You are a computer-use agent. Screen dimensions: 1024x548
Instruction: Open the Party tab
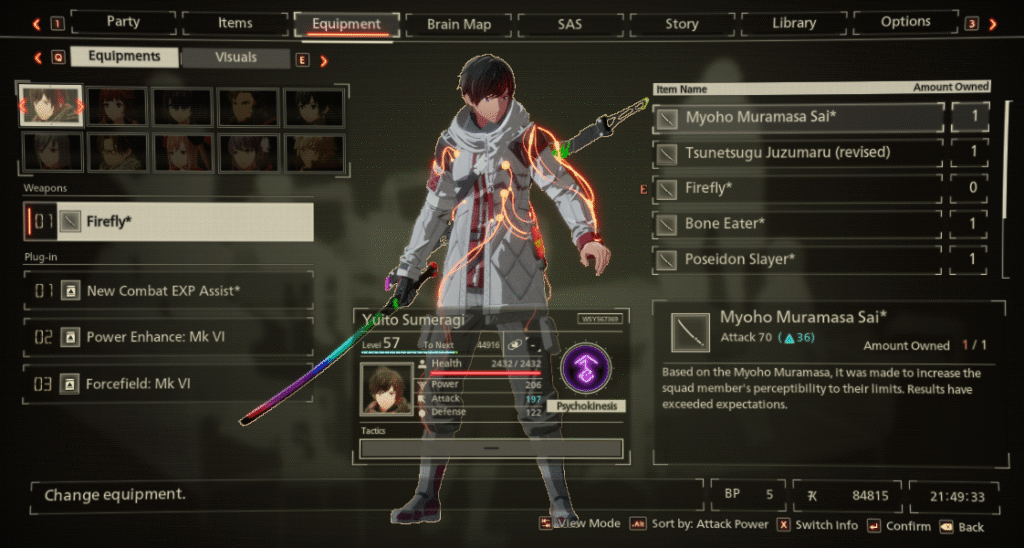coord(123,22)
